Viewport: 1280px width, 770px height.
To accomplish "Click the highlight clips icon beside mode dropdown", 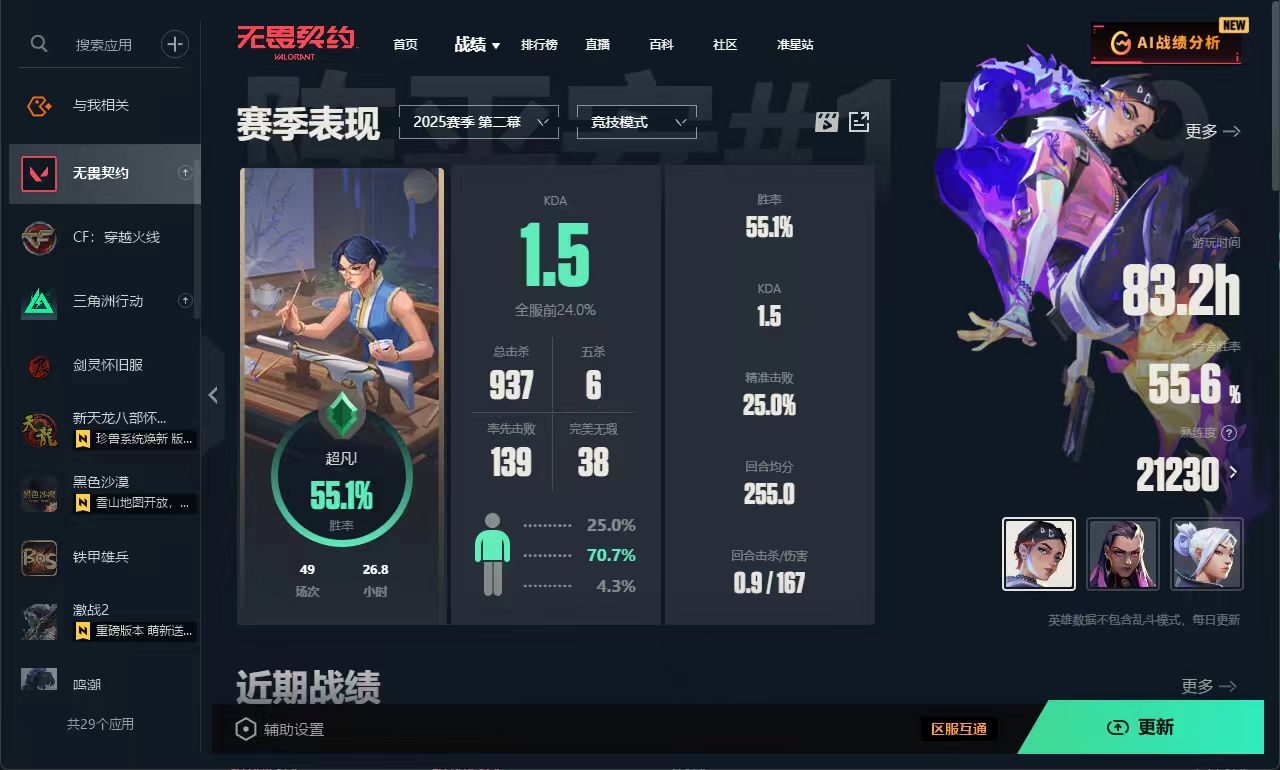I will pos(825,121).
